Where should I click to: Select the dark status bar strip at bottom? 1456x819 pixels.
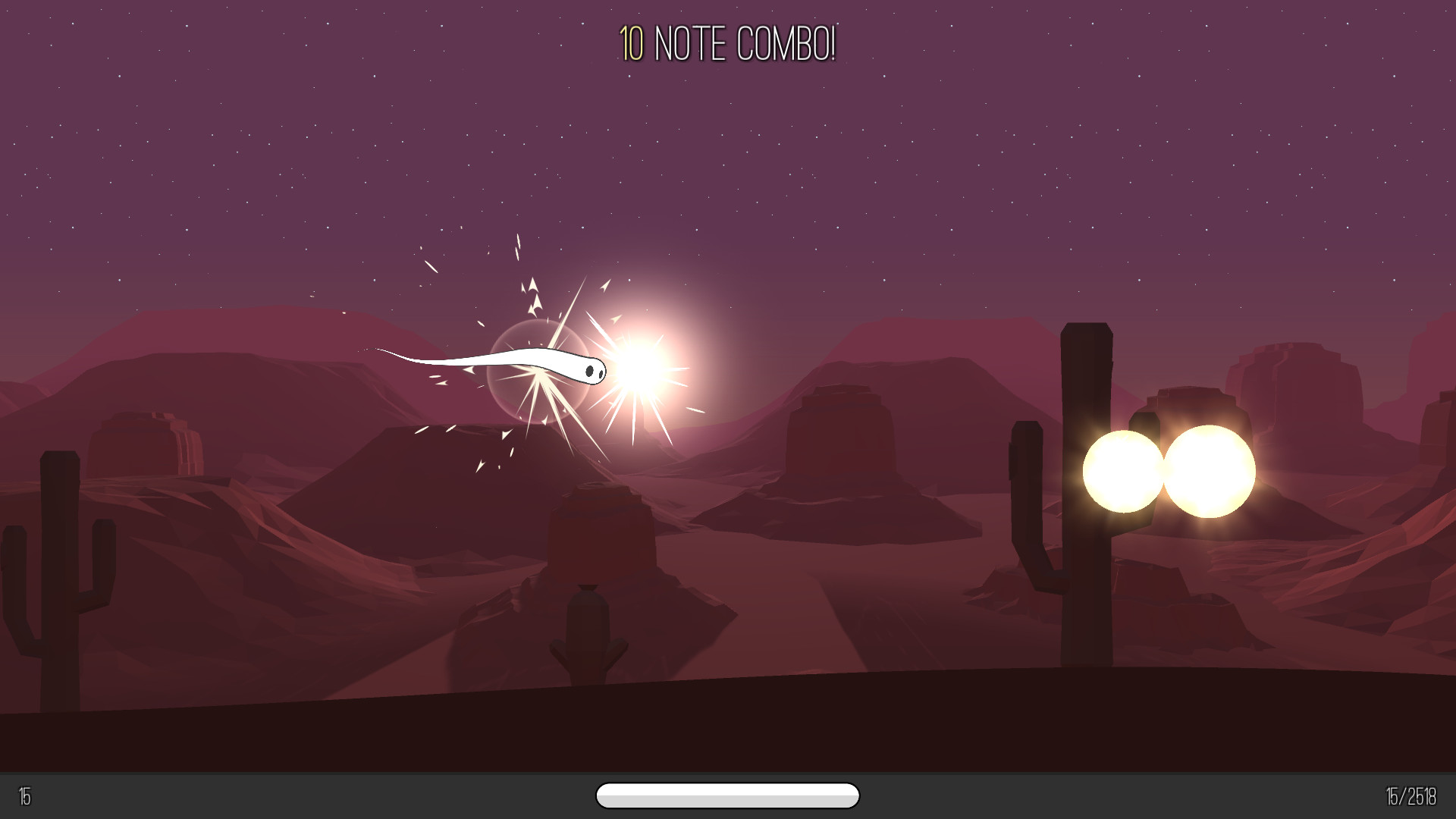(303, 798)
